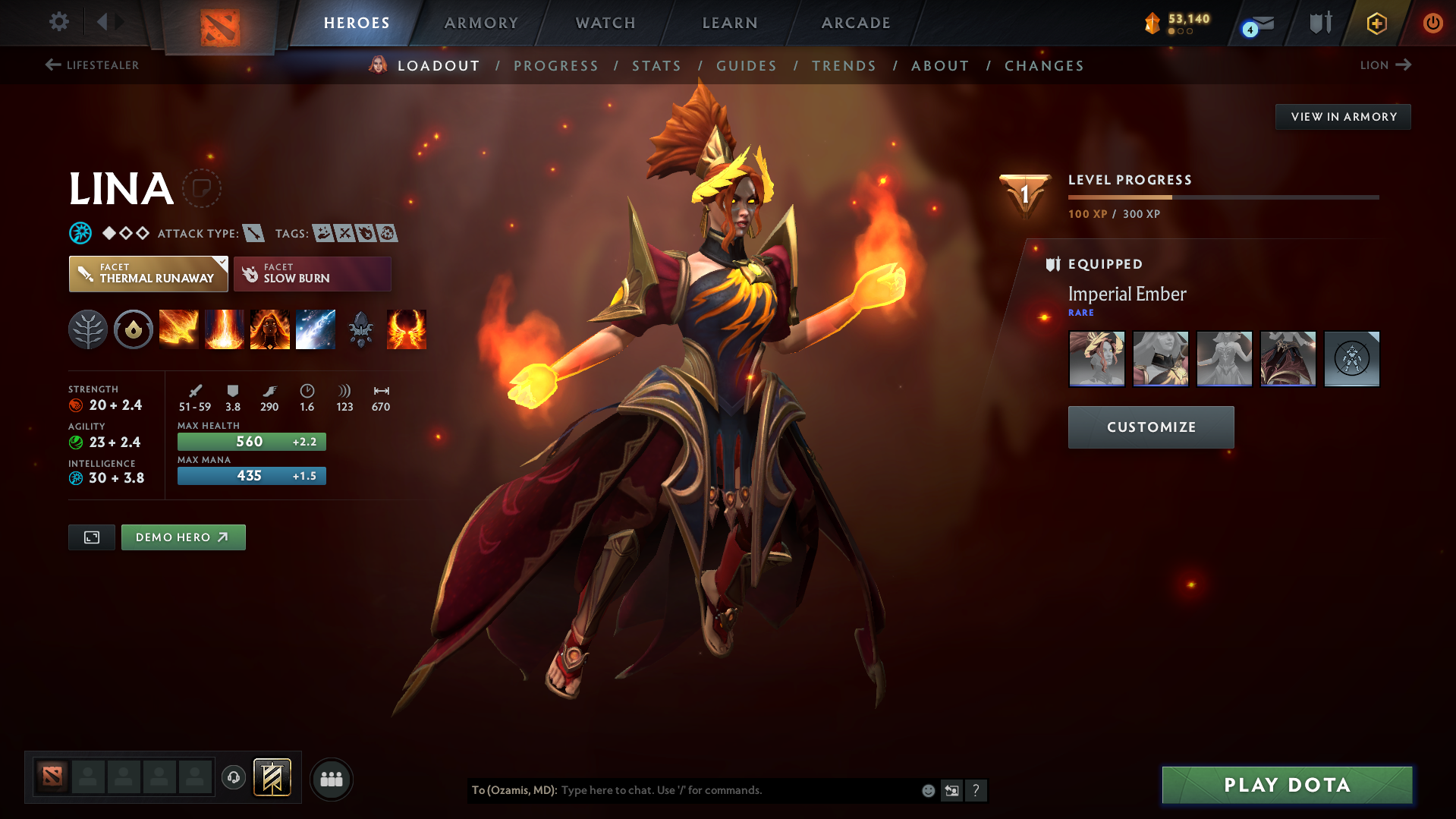Click the Laguna Blade ultimate icon
The image size is (1456, 819).
pos(316,329)
